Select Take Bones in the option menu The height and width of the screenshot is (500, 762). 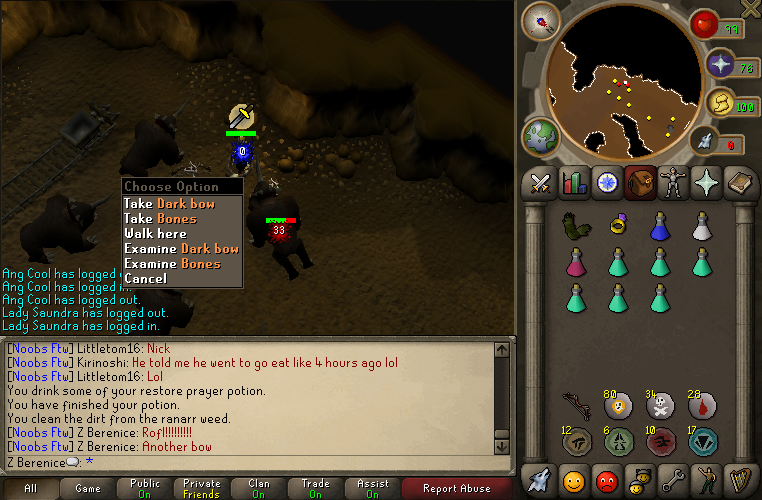click(160, 219)
